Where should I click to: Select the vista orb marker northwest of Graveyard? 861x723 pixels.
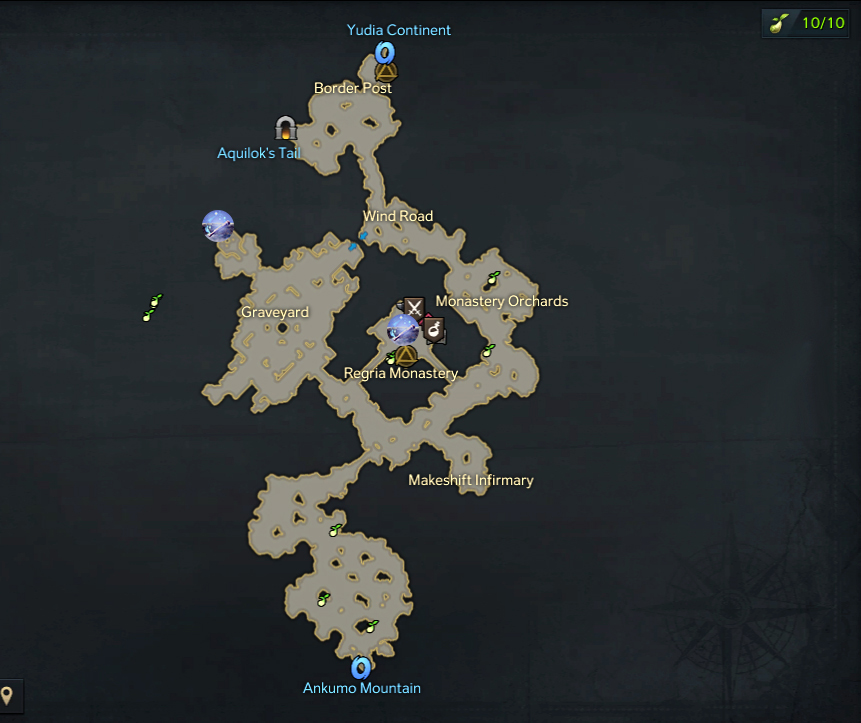click(218, 226)
